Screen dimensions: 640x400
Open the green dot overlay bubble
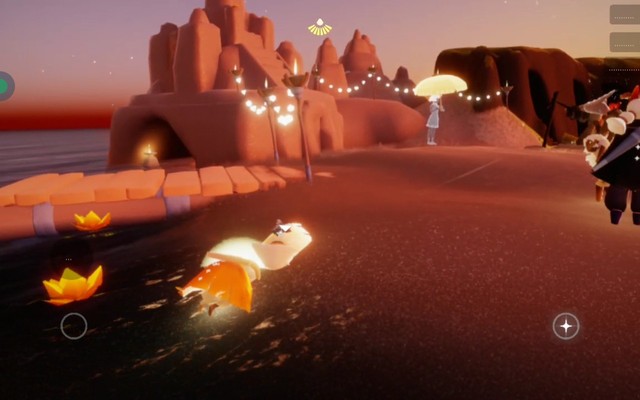point(4,86)
